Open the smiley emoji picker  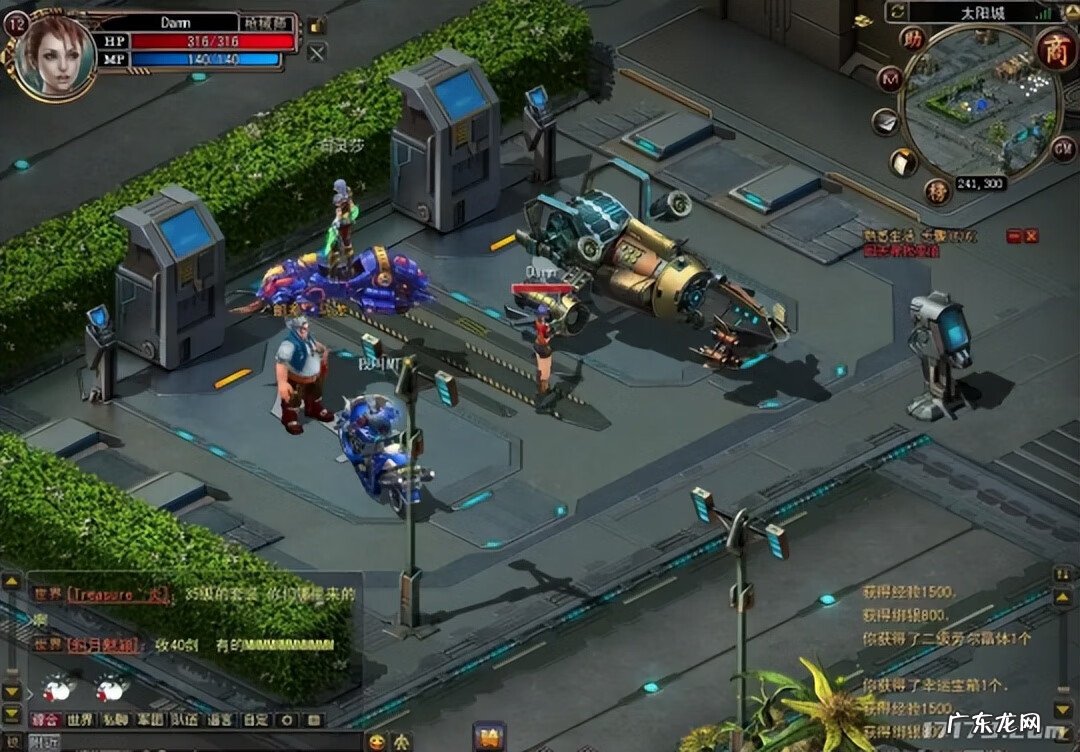pyautogui.click(x=376, y=741)
